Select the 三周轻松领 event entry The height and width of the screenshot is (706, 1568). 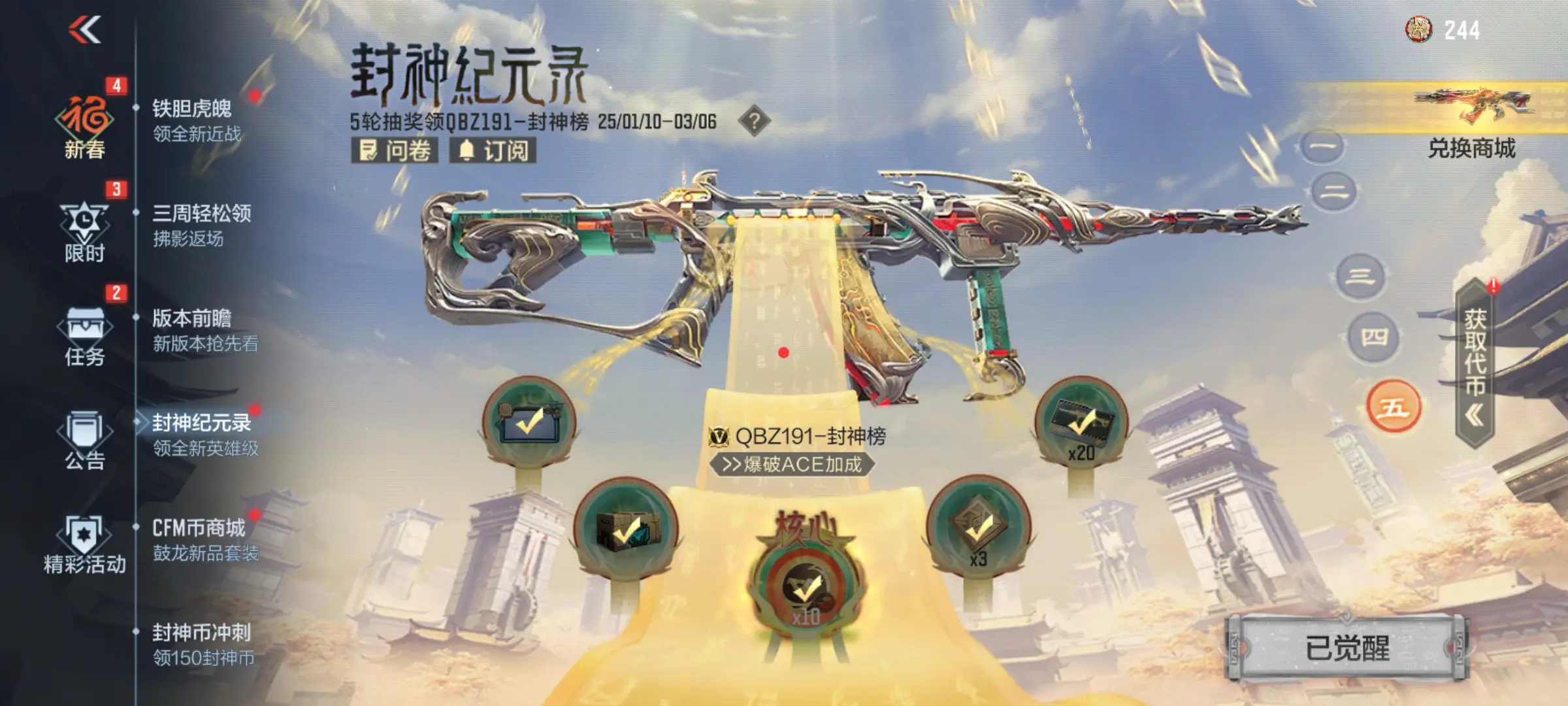coord(201,225)
